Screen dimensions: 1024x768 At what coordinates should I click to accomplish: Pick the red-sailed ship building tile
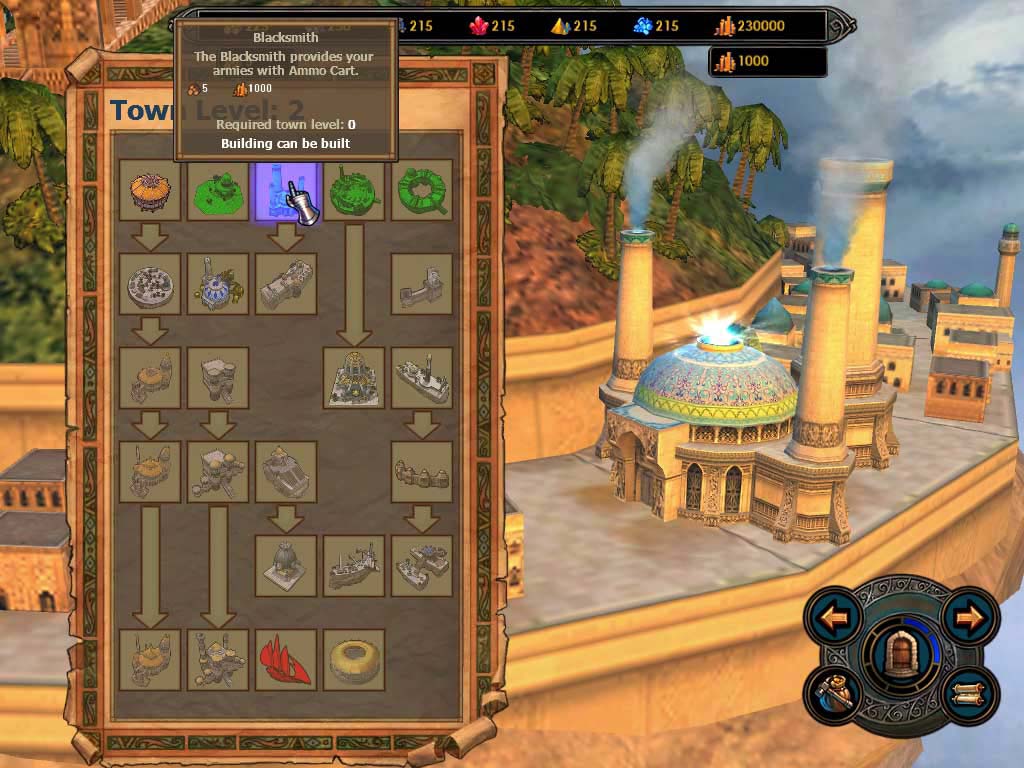285,659
